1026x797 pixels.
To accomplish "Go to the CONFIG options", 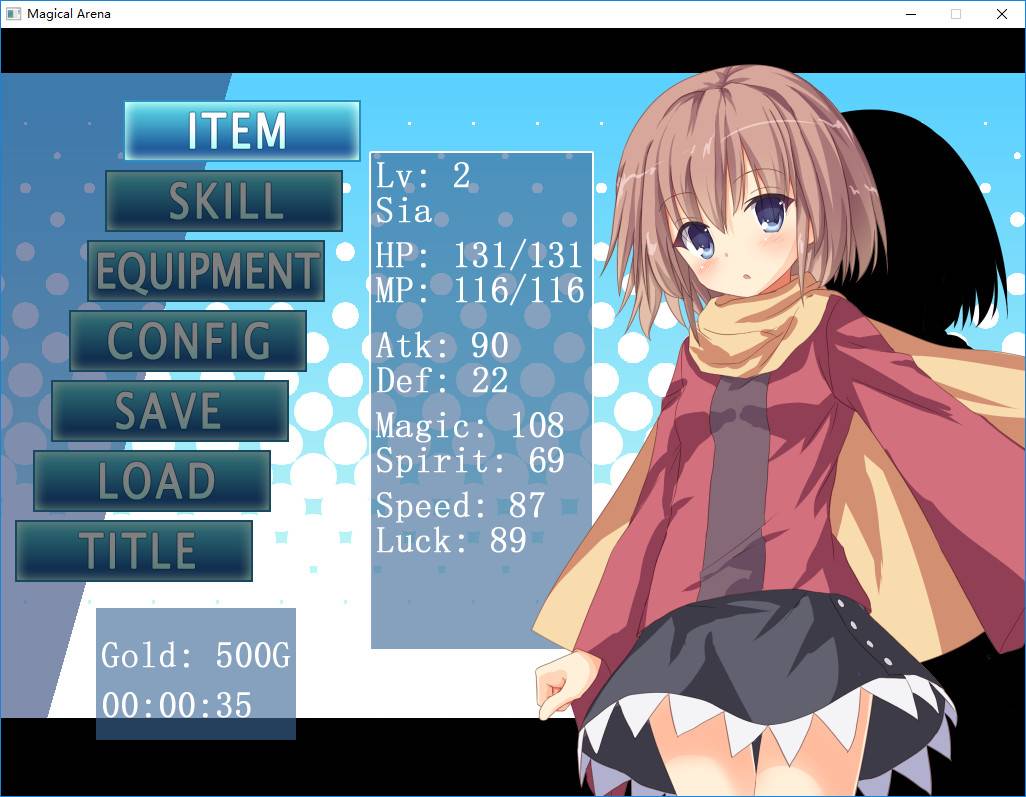I will (x=188, y=341).
